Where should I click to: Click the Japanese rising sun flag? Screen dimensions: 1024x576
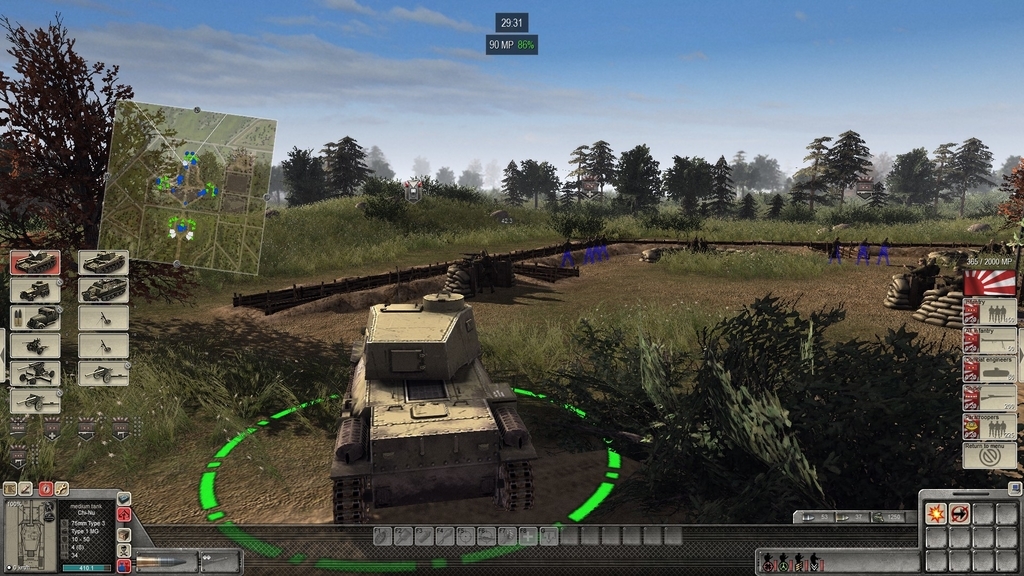point(989,282)
